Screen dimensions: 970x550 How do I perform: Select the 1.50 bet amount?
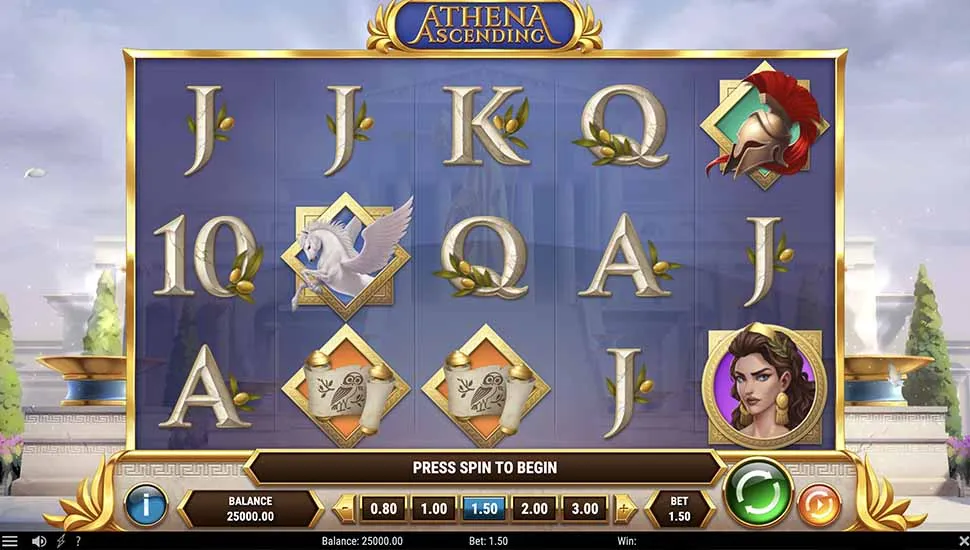click(484, 508)
